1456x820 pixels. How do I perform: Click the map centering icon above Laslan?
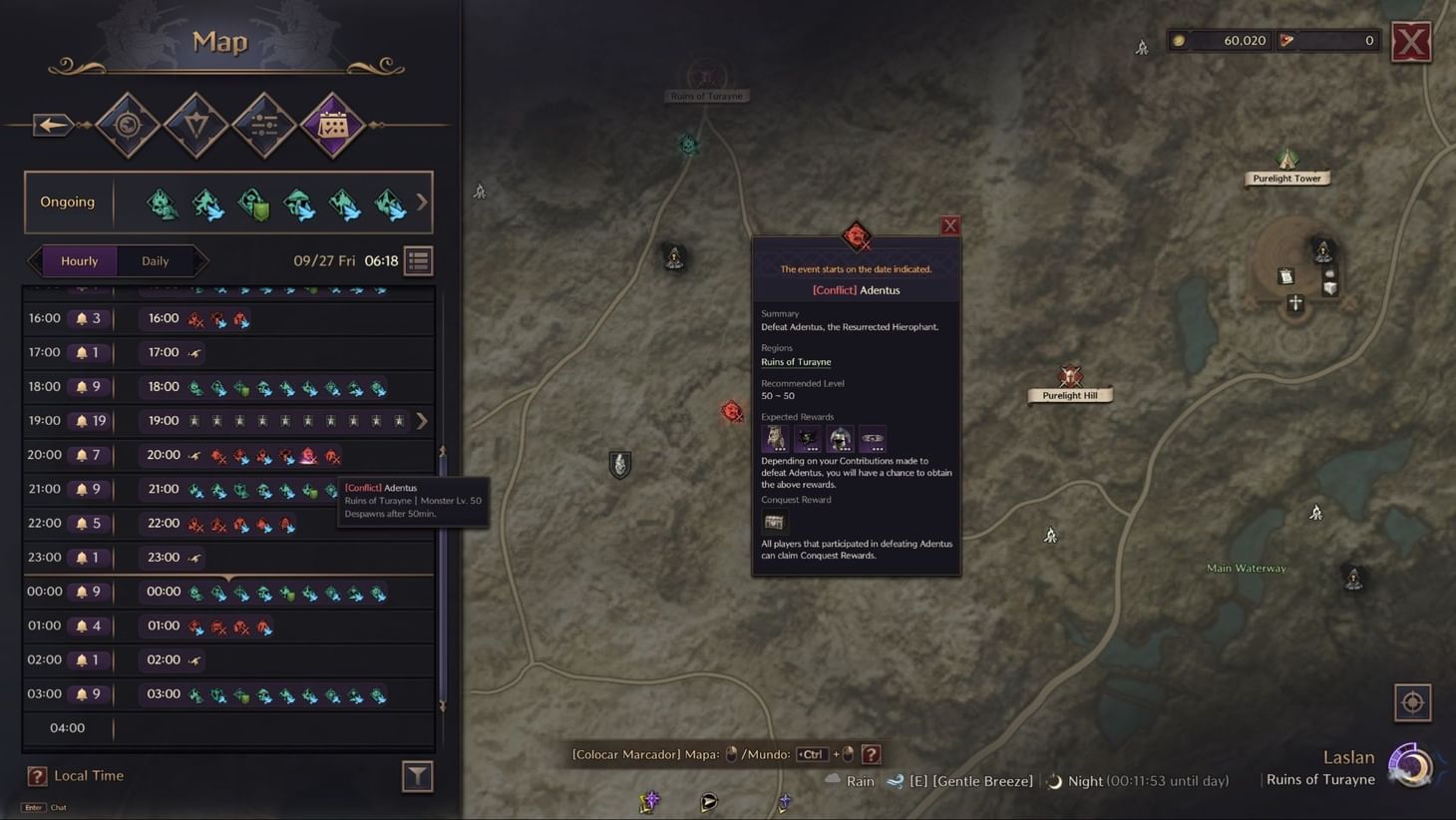[x=1413, y=702]
